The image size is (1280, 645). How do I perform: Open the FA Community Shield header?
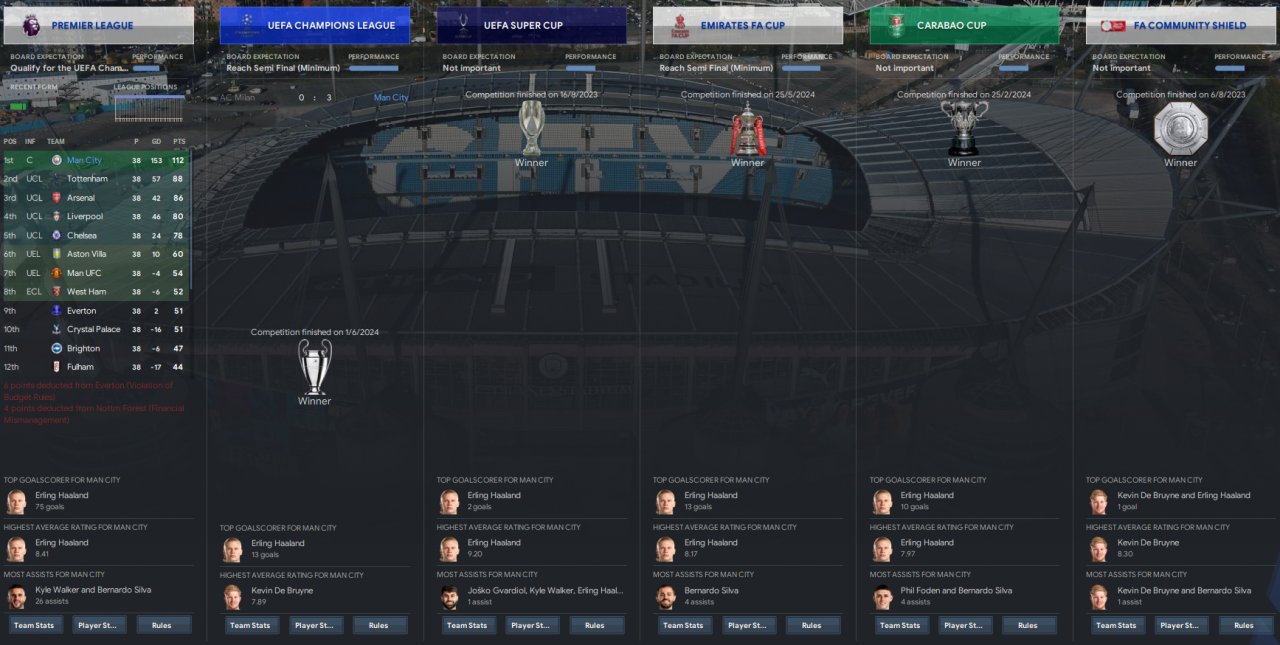1181,25
